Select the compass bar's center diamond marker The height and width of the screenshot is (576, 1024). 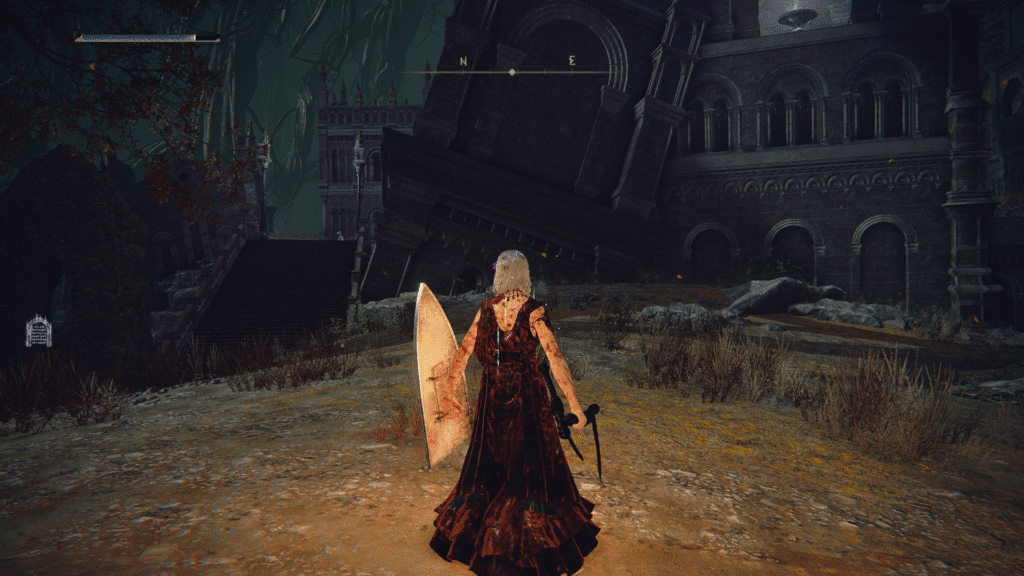[x=512, y=72]
